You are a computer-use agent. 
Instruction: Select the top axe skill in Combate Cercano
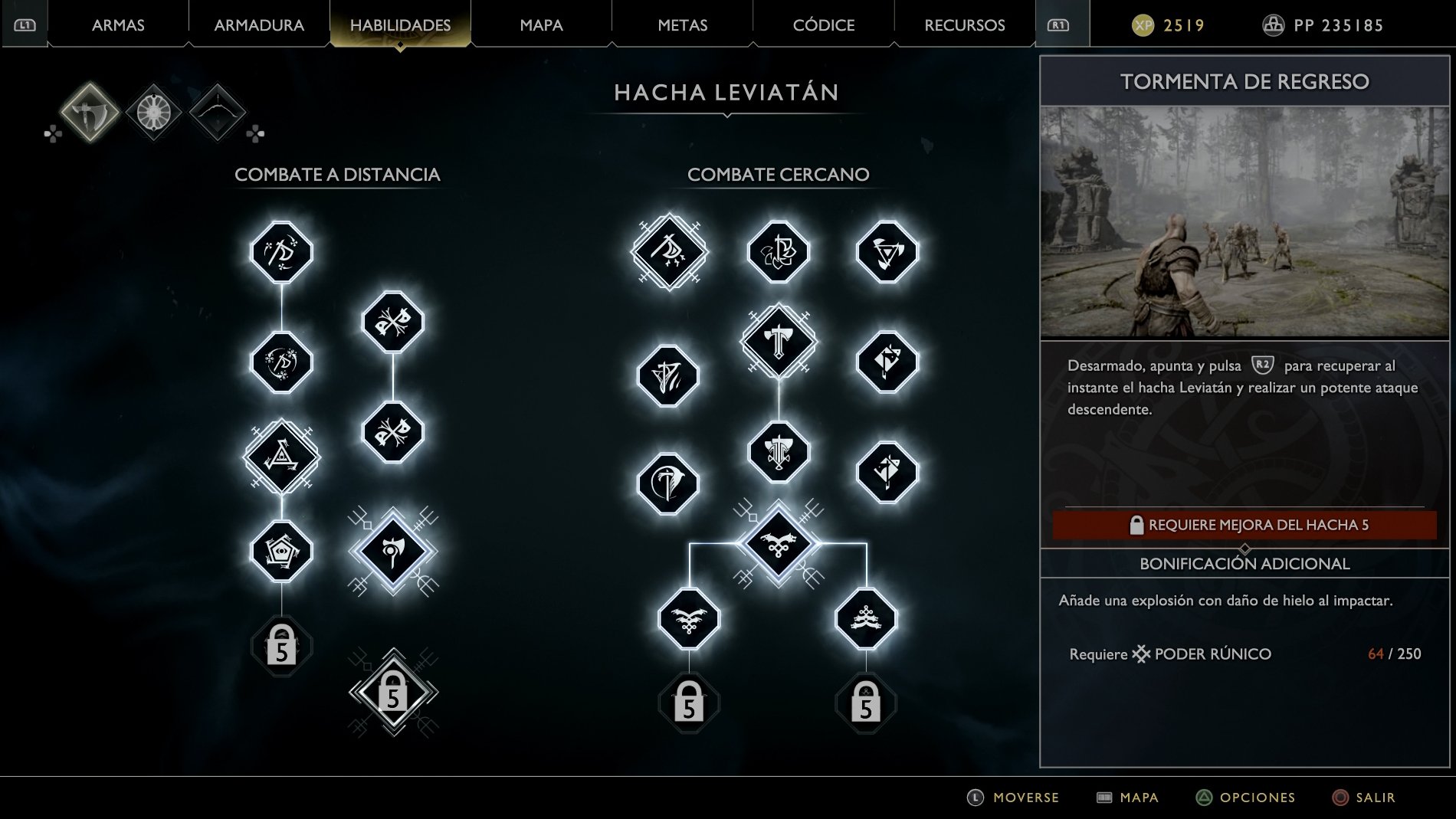click(668, 249)
